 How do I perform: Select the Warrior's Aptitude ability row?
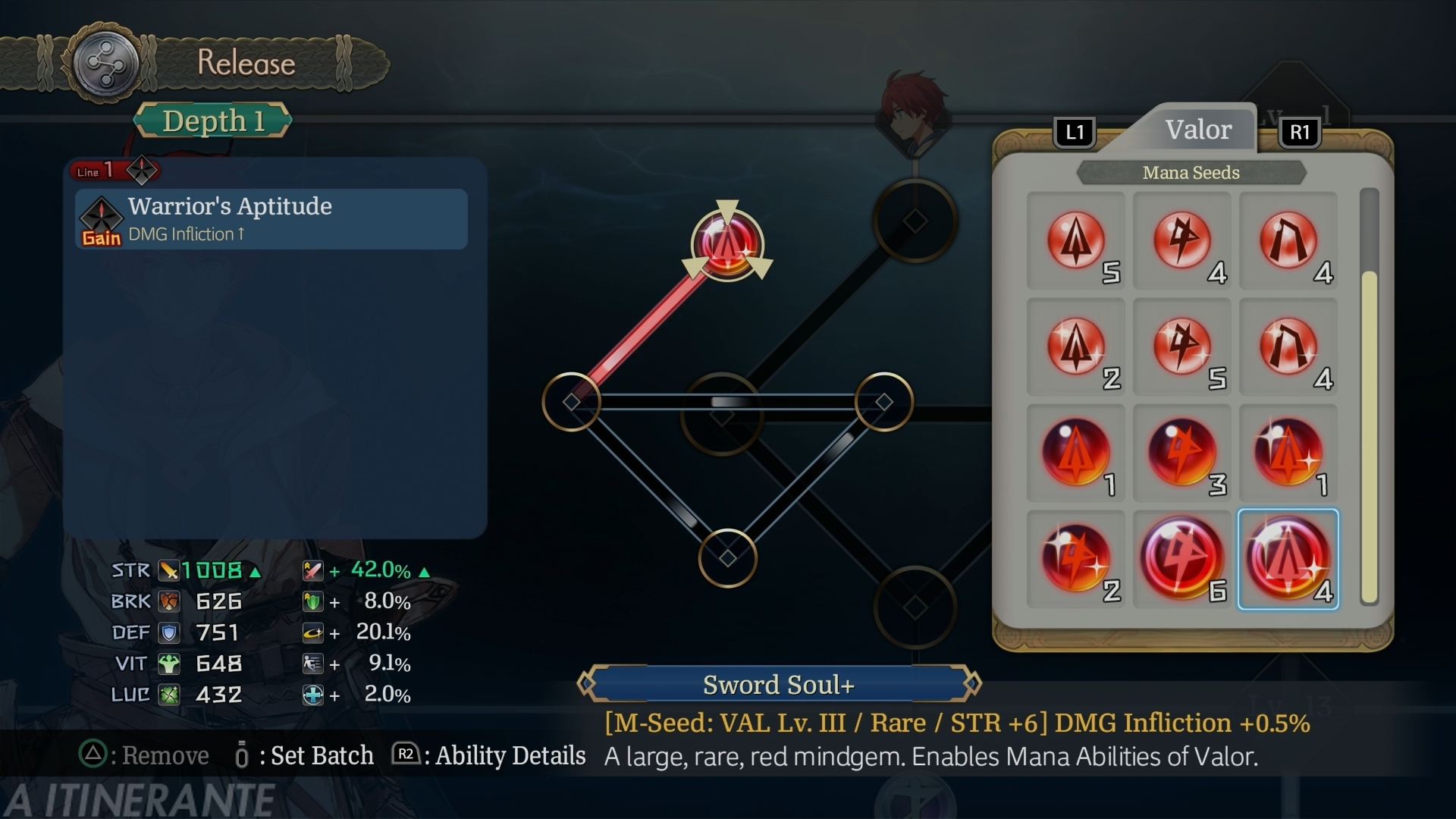click(x=271, y=219)
